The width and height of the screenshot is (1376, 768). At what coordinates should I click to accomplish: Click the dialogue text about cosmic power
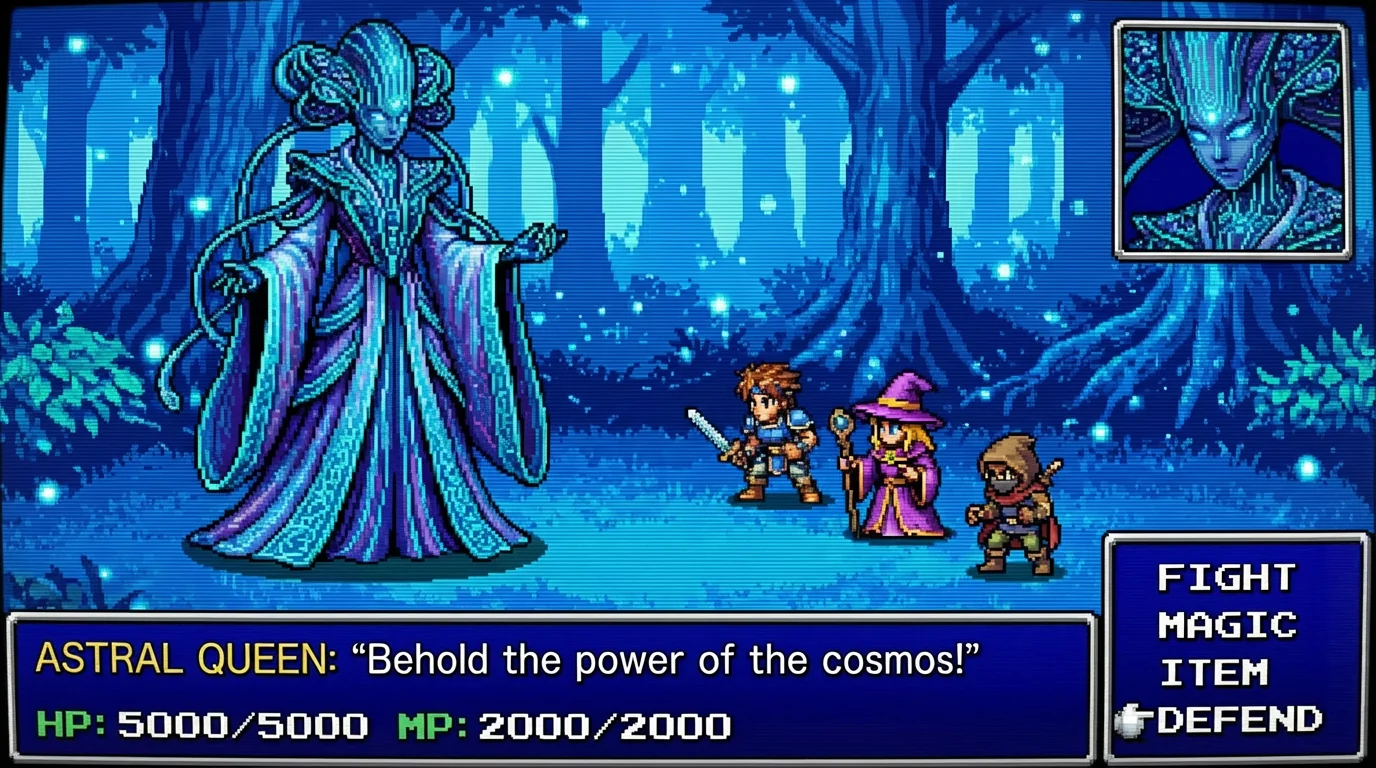[670, 660]
